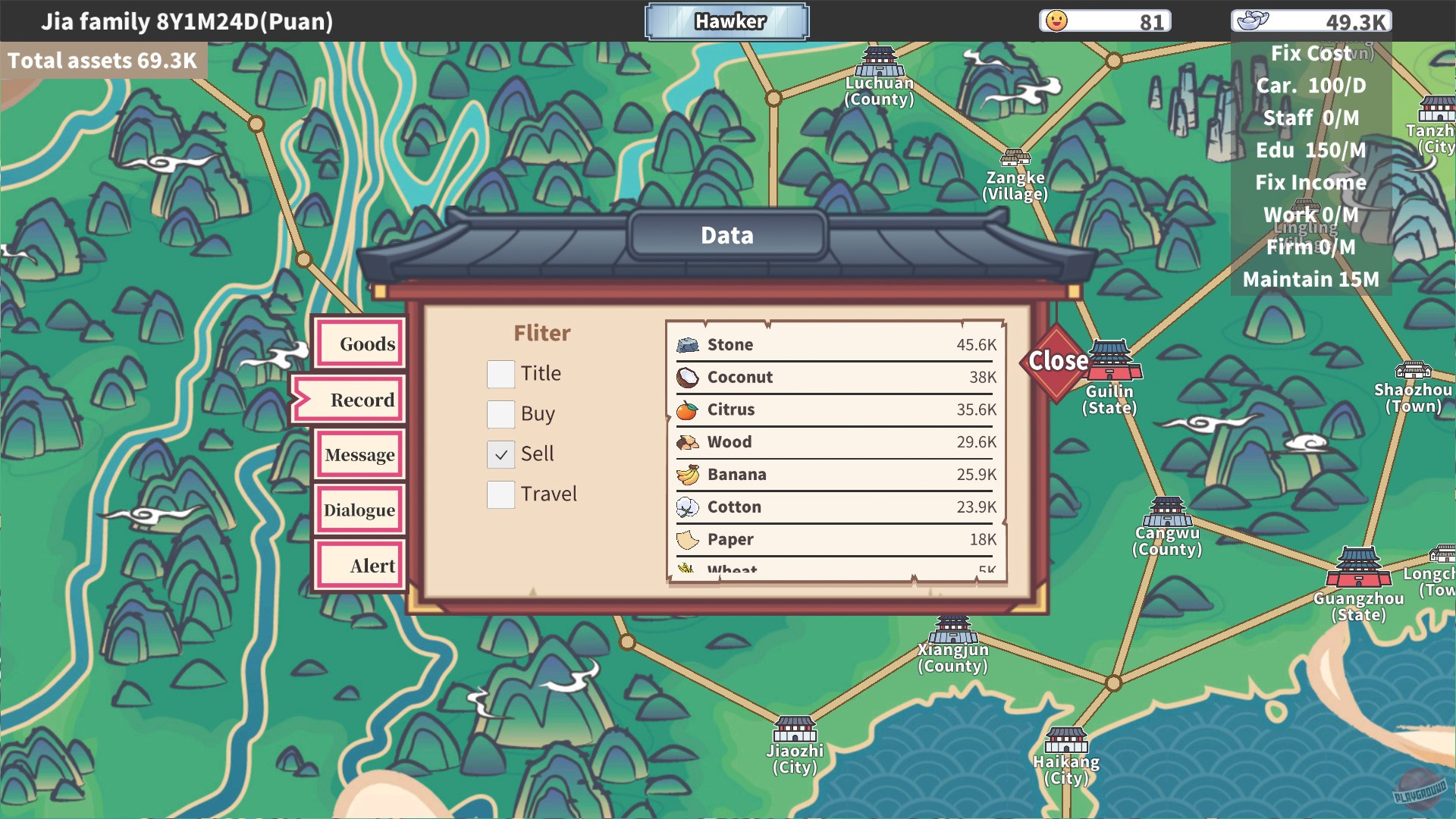Screen dimensions: 1456x819
Task: Select the Wood resource icon
Action: [x=689, y=441]
